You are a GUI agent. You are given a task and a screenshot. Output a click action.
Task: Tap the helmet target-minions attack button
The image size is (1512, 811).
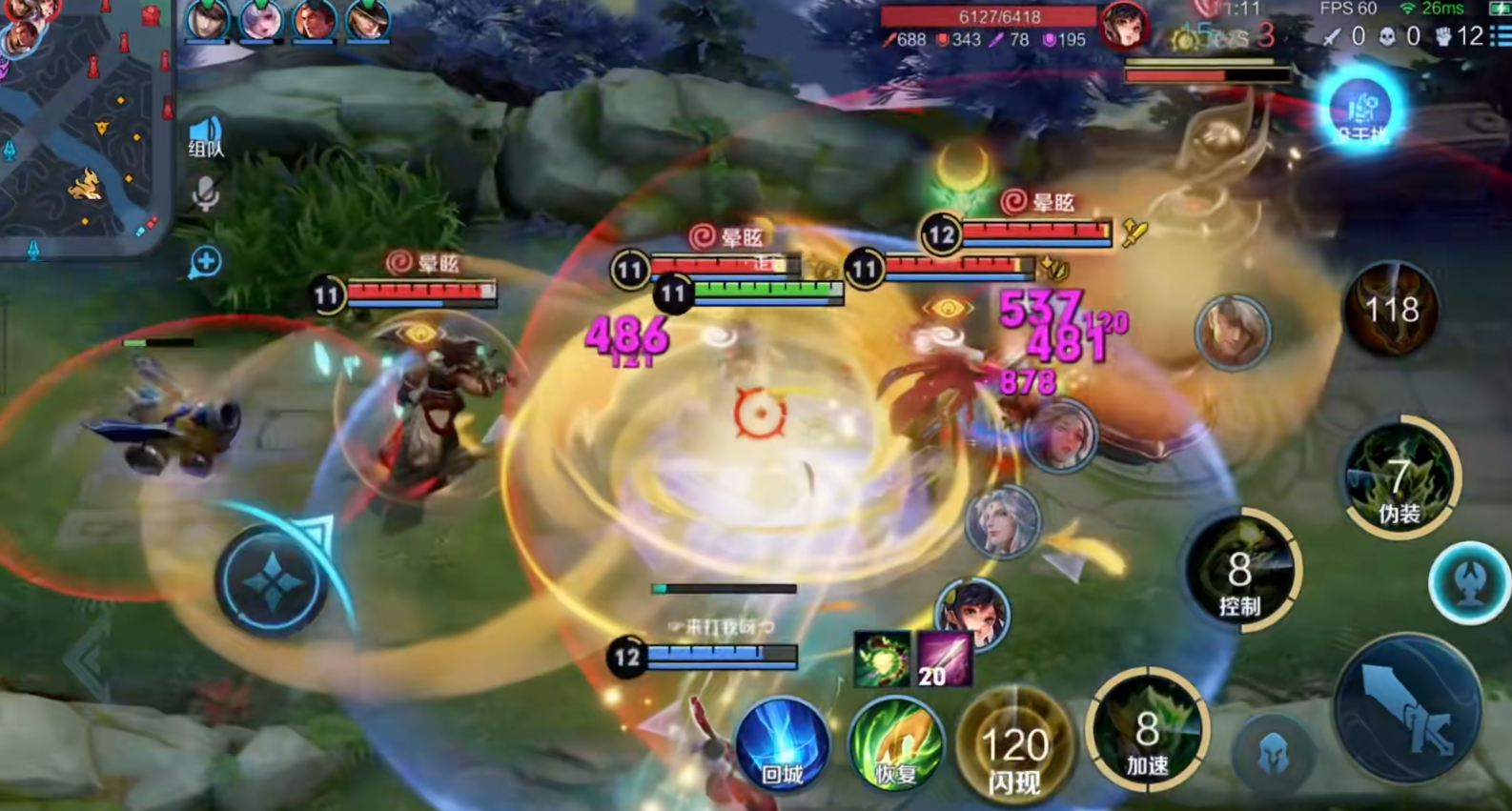click(x=1274, y=752)
